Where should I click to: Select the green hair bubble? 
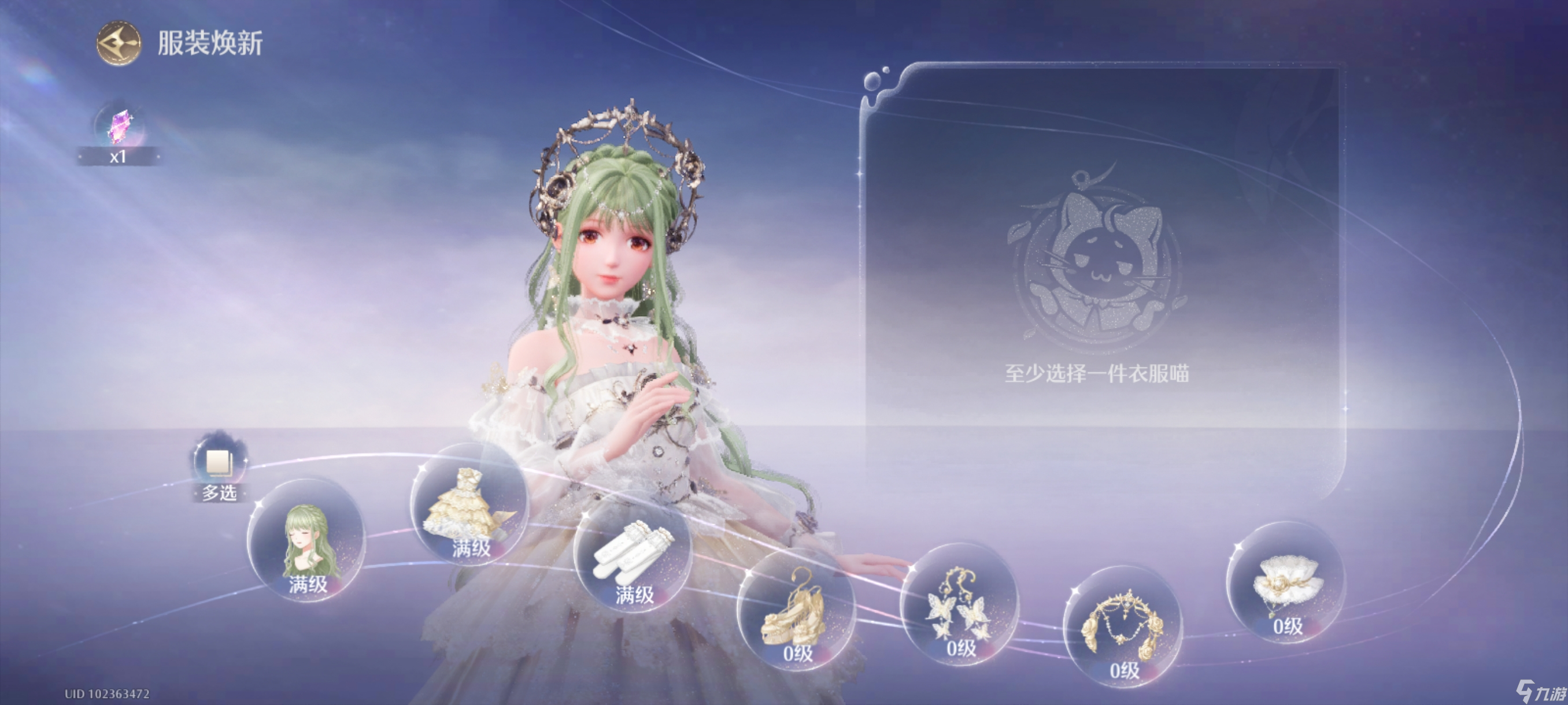(308, 541)
